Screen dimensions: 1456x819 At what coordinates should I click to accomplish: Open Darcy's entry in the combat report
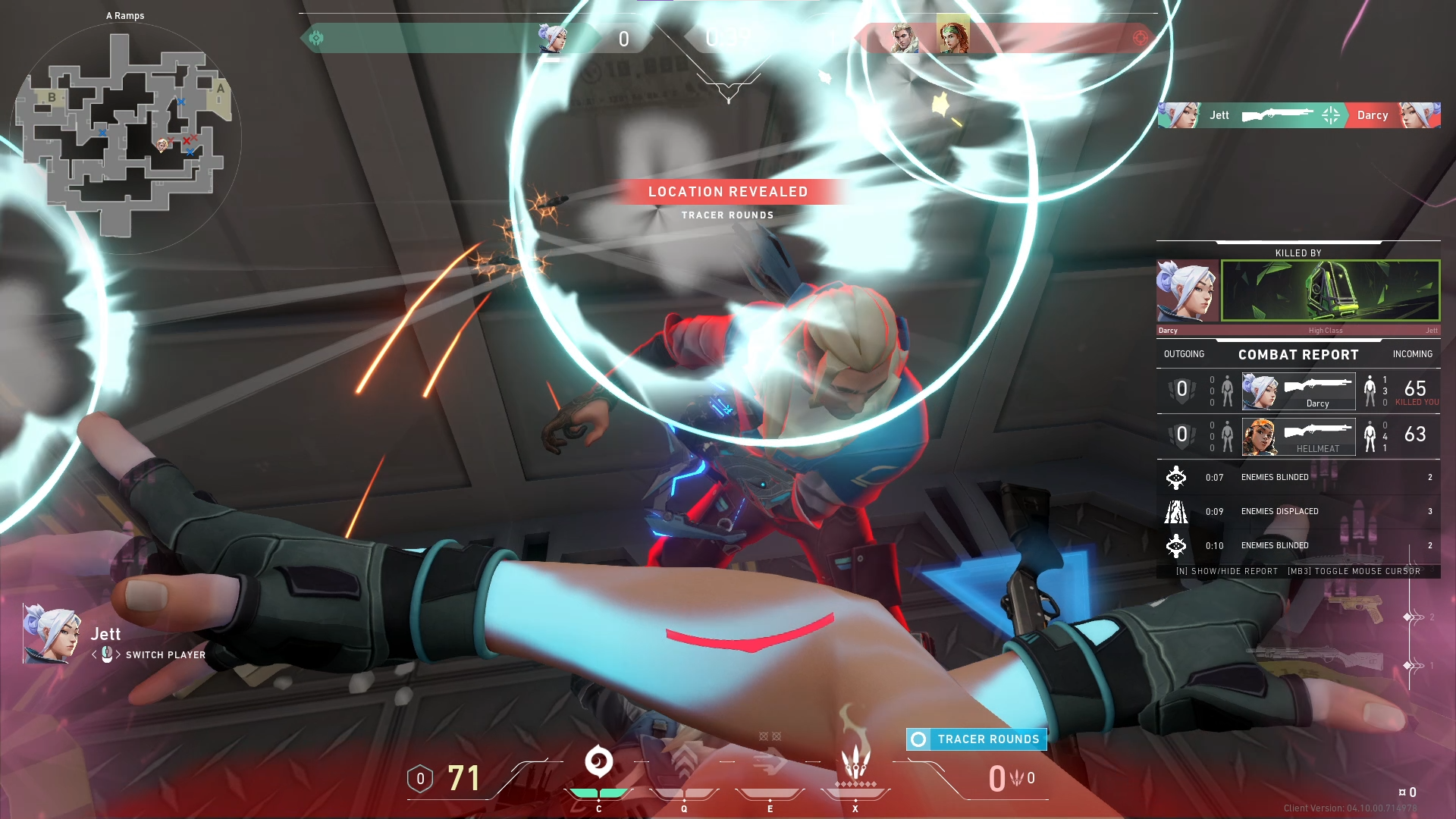[x=1298, y=391]
